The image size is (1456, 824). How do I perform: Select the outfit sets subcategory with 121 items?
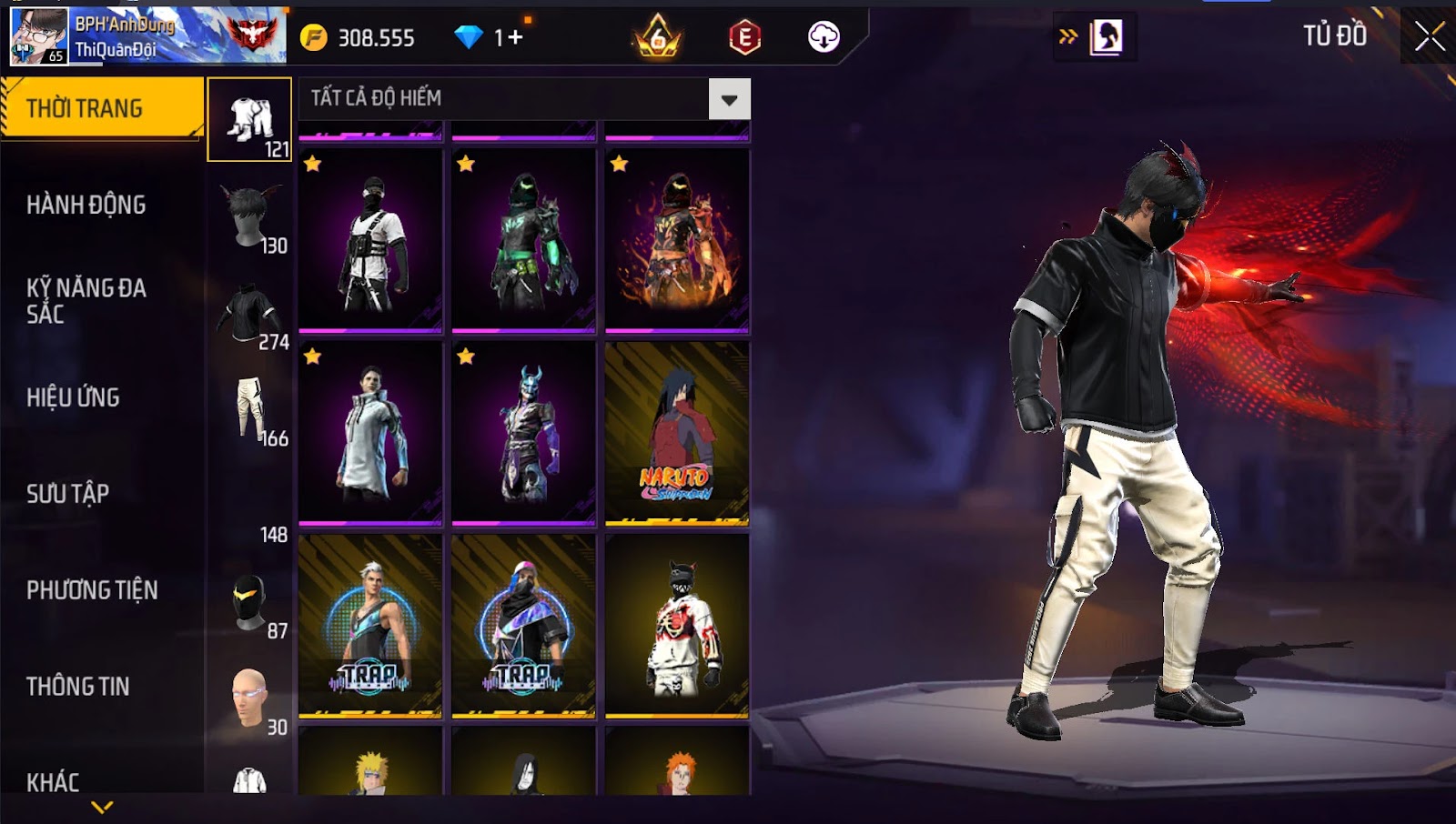(x=250, y=121)
